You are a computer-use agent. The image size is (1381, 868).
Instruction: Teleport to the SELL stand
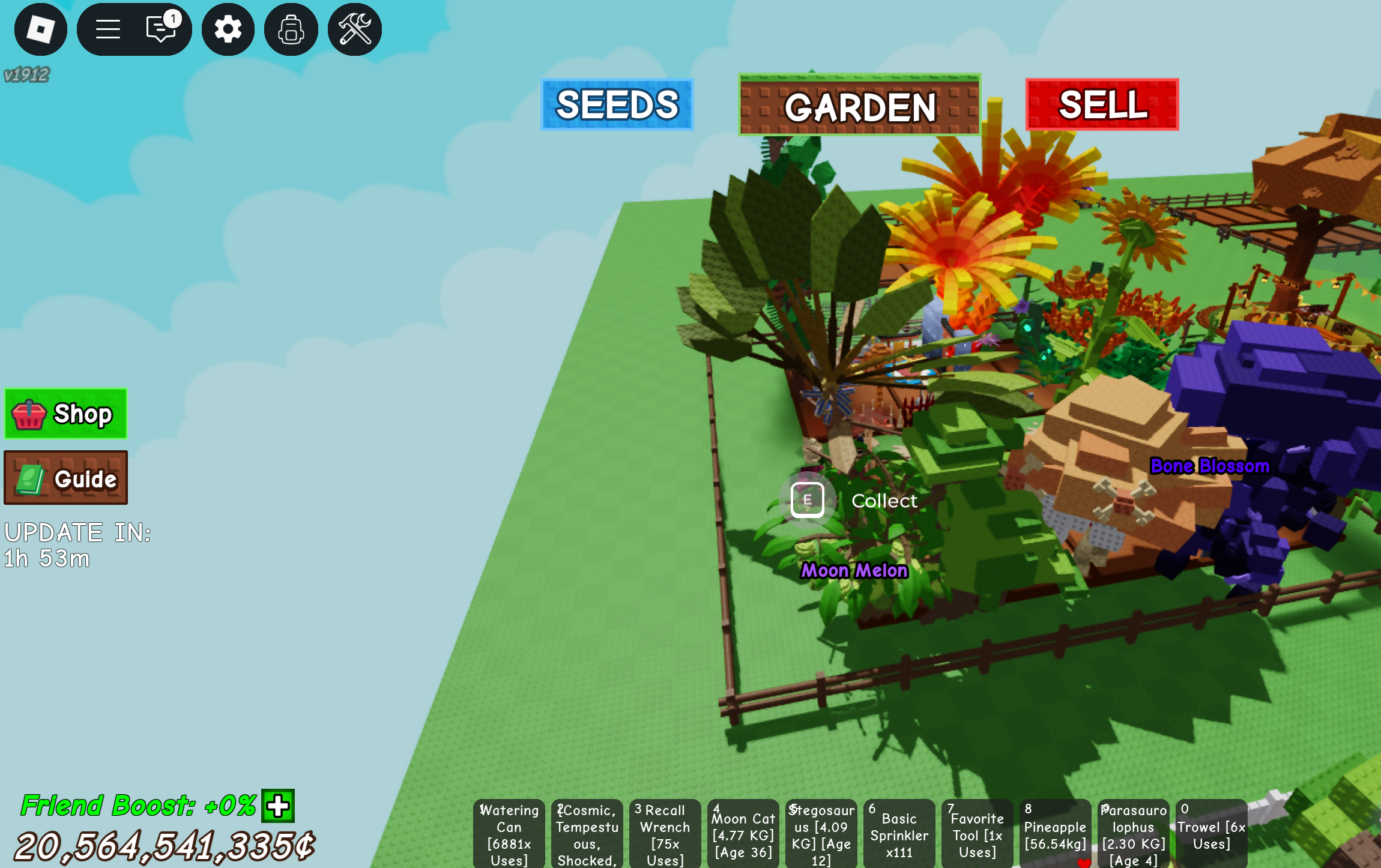point(1102,104)
